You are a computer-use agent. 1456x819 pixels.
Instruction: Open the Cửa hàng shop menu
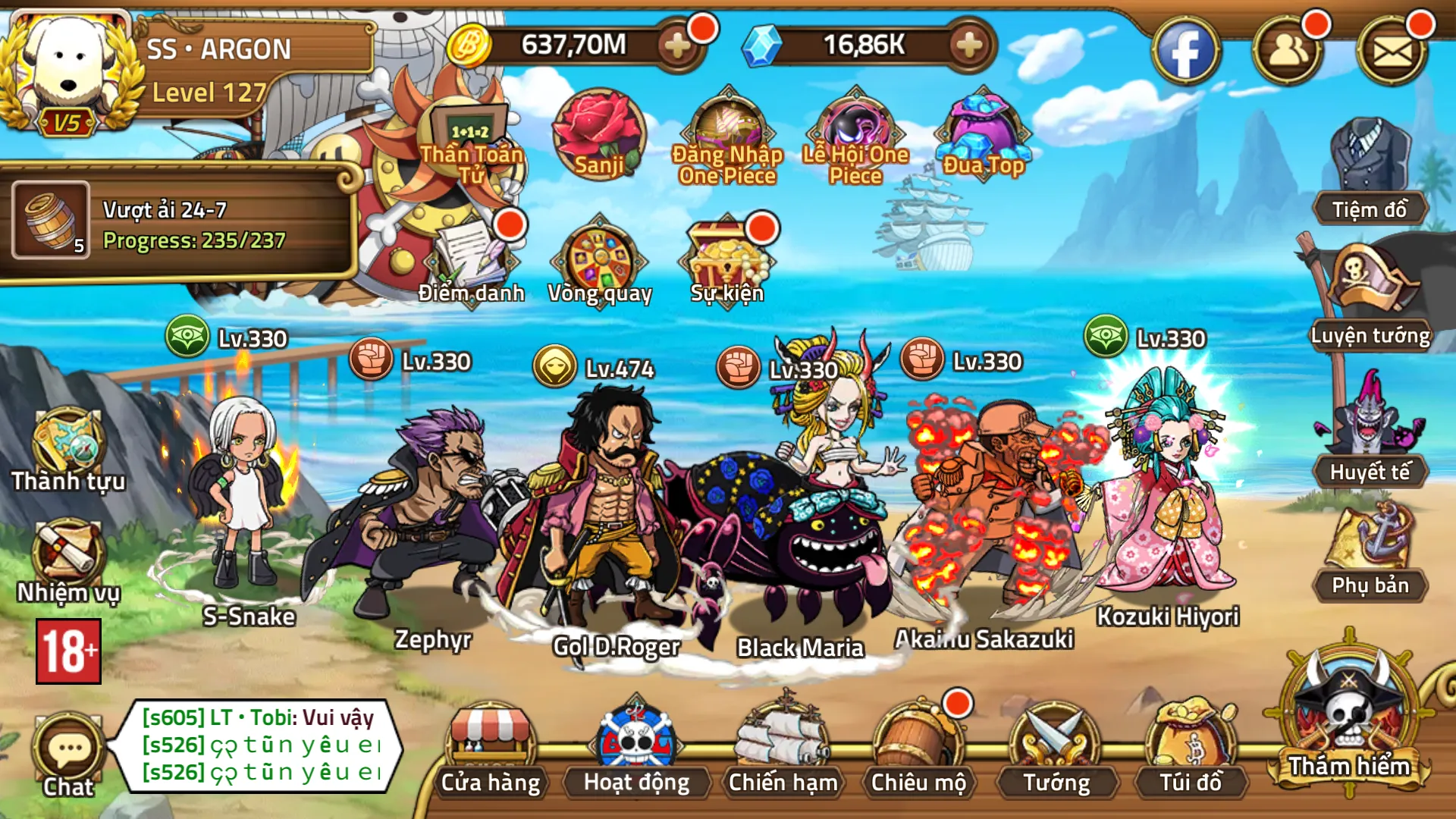[491, 748]
